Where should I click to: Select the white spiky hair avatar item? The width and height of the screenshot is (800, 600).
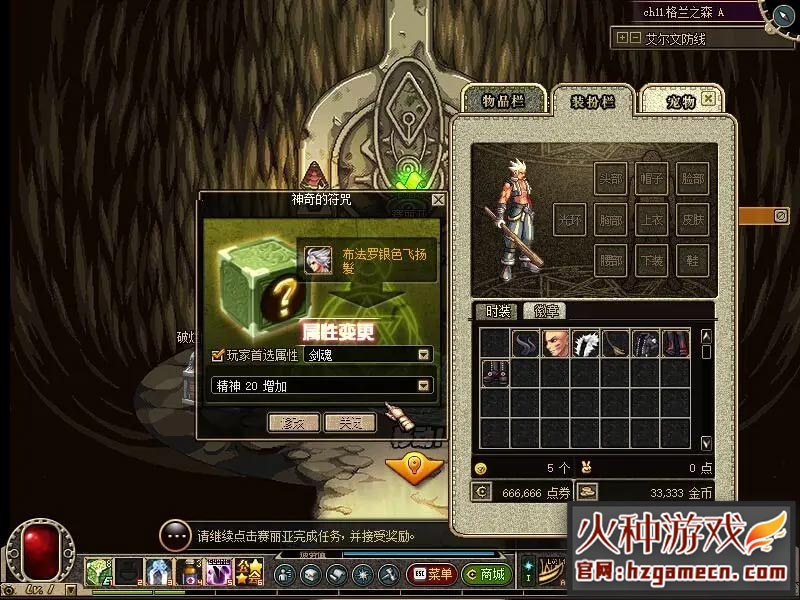click(x=586, y=343)
